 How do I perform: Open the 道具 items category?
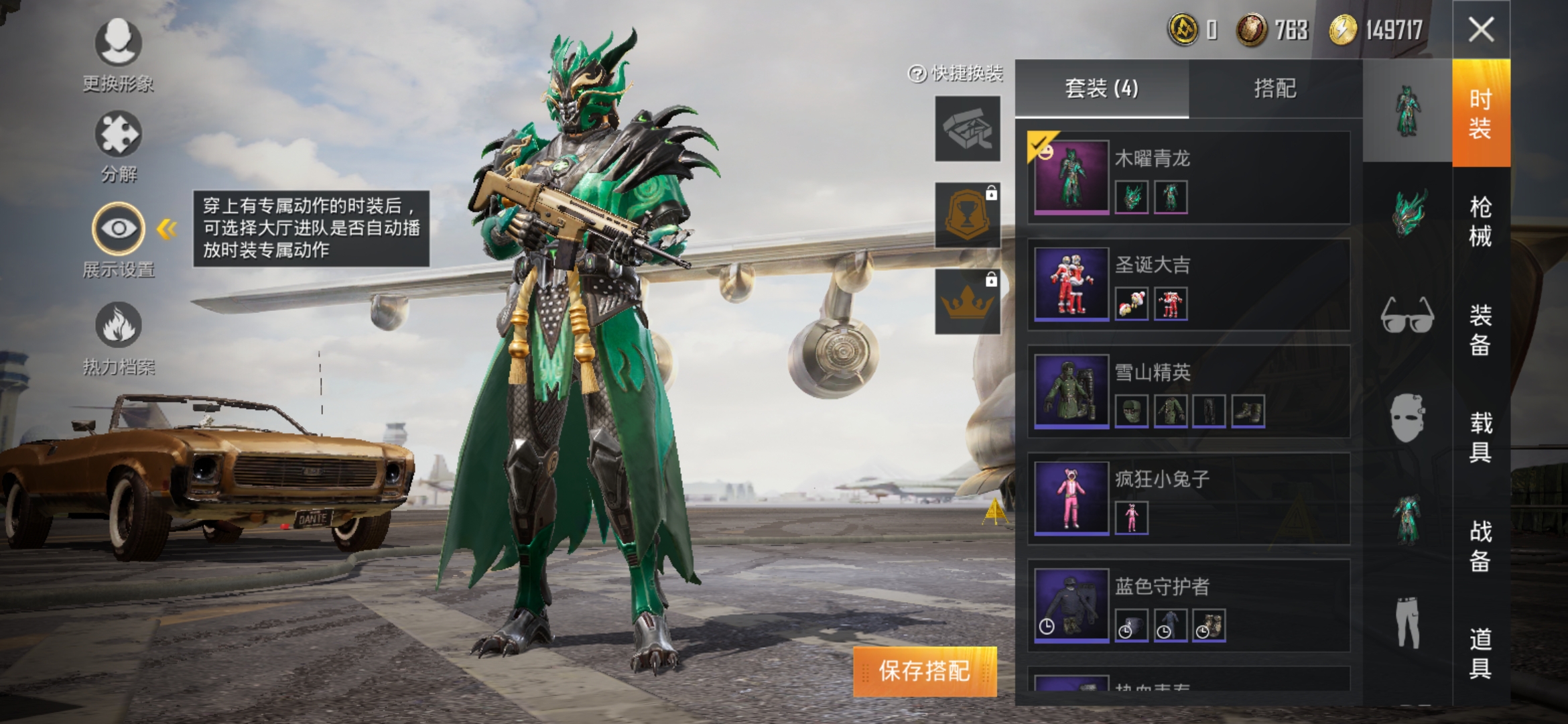click(1480, 653)
